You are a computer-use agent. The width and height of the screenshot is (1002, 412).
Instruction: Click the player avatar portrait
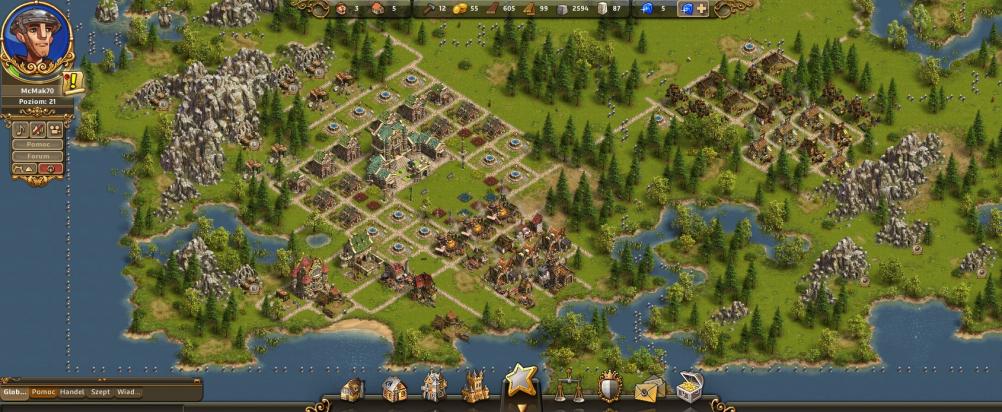(x=32, y=39)
